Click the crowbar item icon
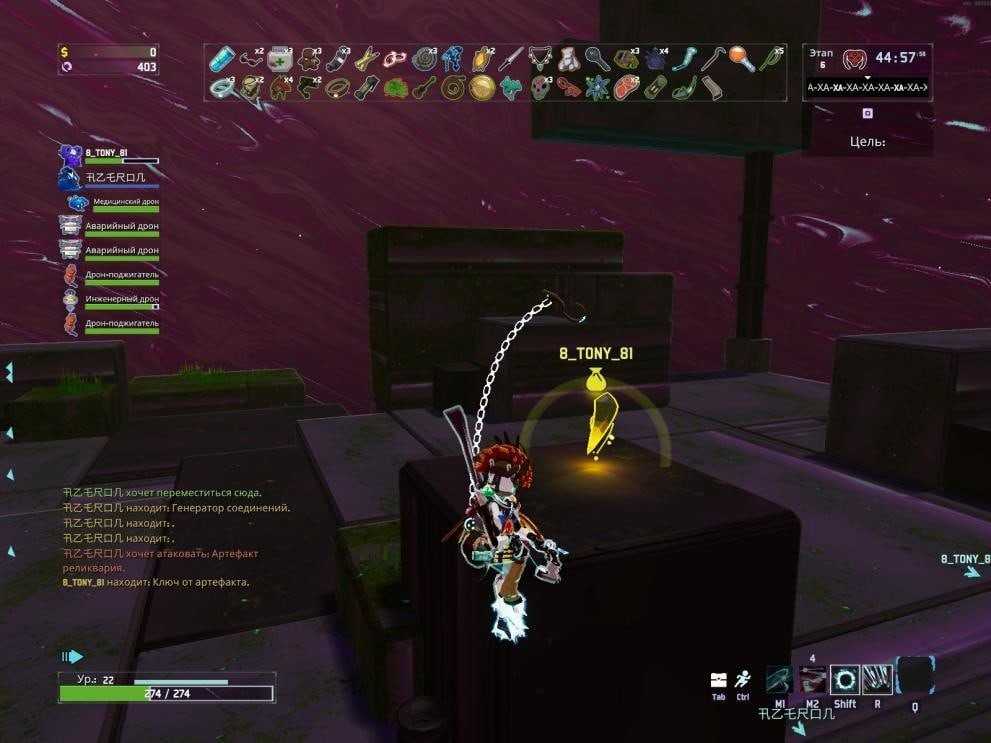991x743 pixels. [712, 59]
